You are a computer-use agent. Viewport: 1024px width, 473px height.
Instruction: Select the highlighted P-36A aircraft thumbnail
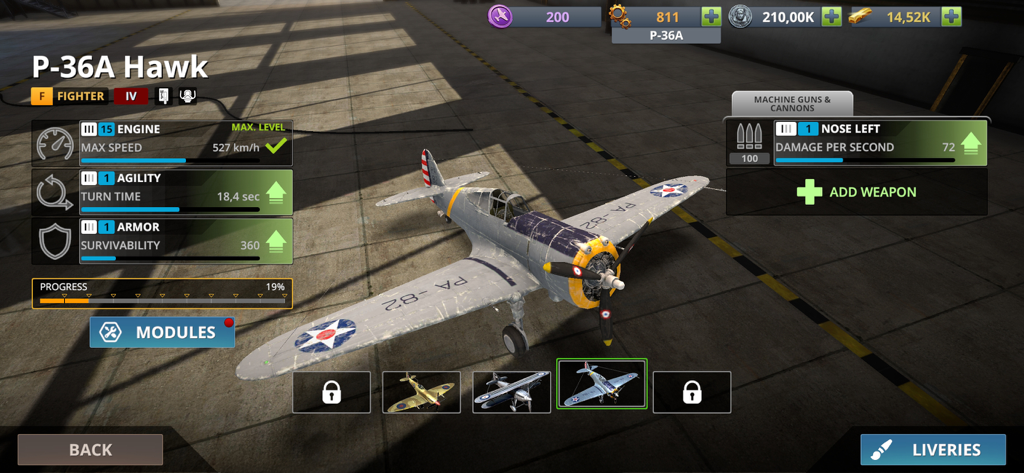pos(602,385)
